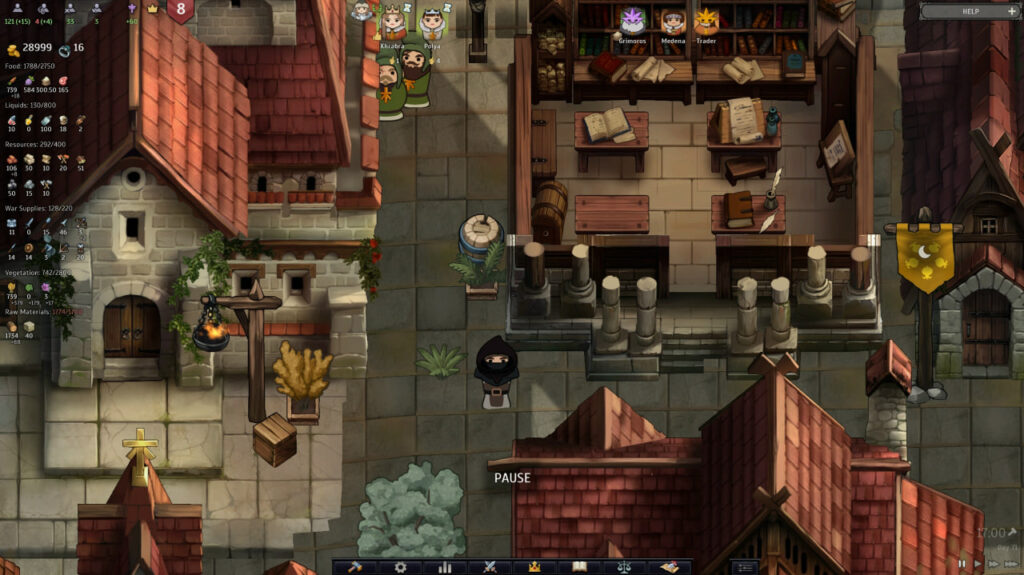
Task: Select the Medena character portrait
Action: 673,21
